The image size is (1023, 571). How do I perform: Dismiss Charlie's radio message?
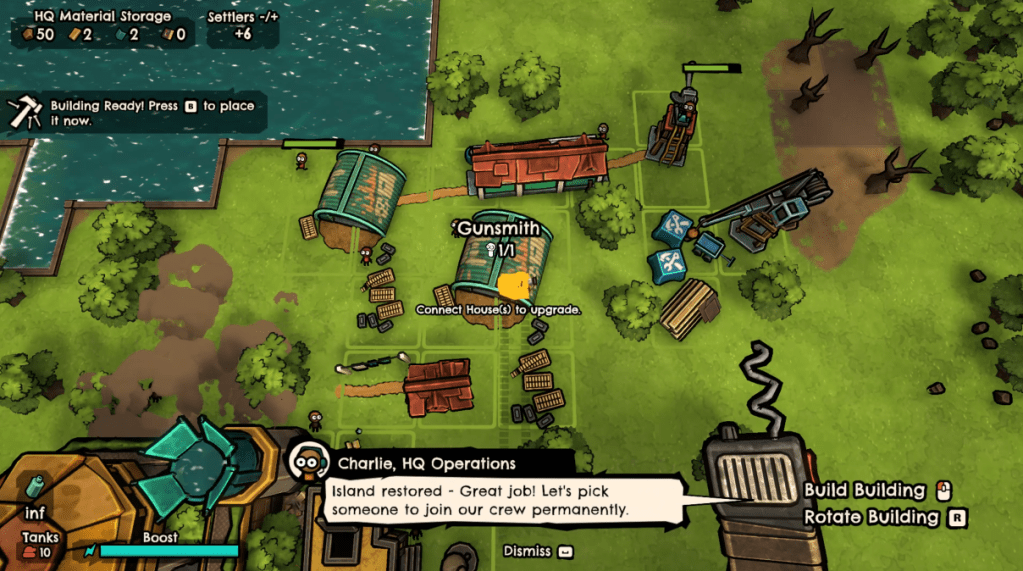[537, 551]
